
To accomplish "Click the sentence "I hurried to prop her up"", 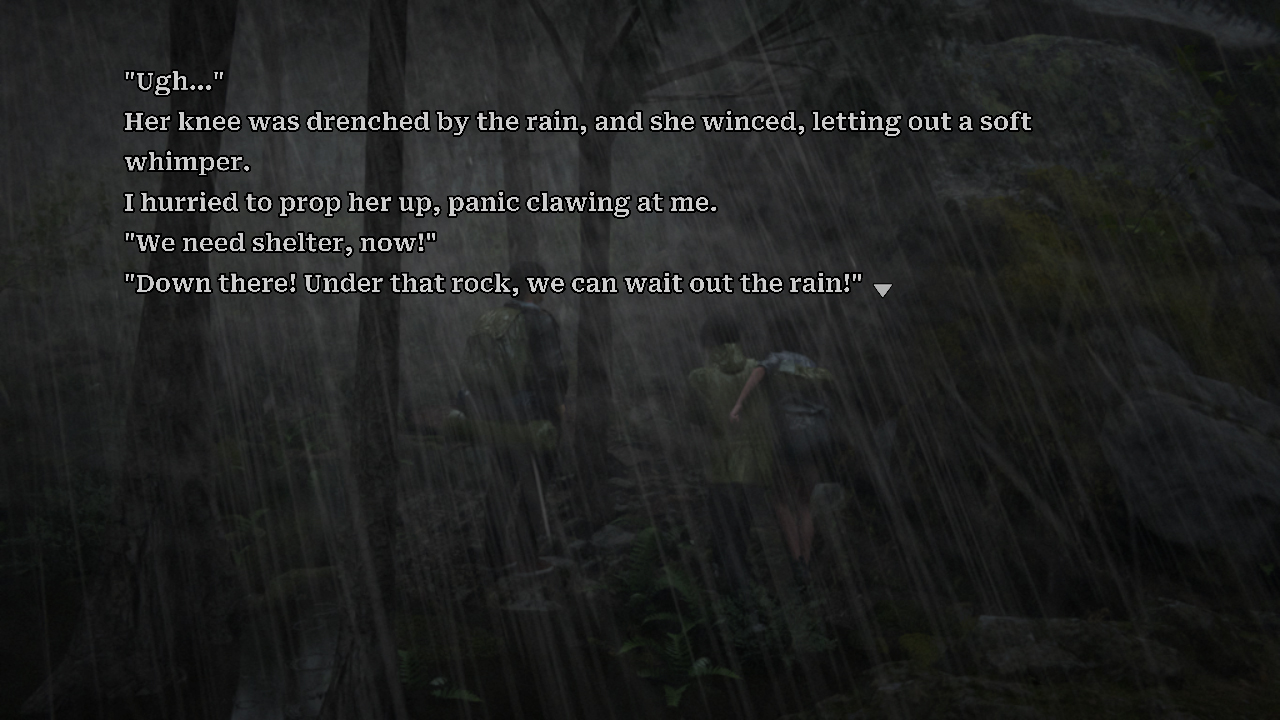I will [420, 202].
